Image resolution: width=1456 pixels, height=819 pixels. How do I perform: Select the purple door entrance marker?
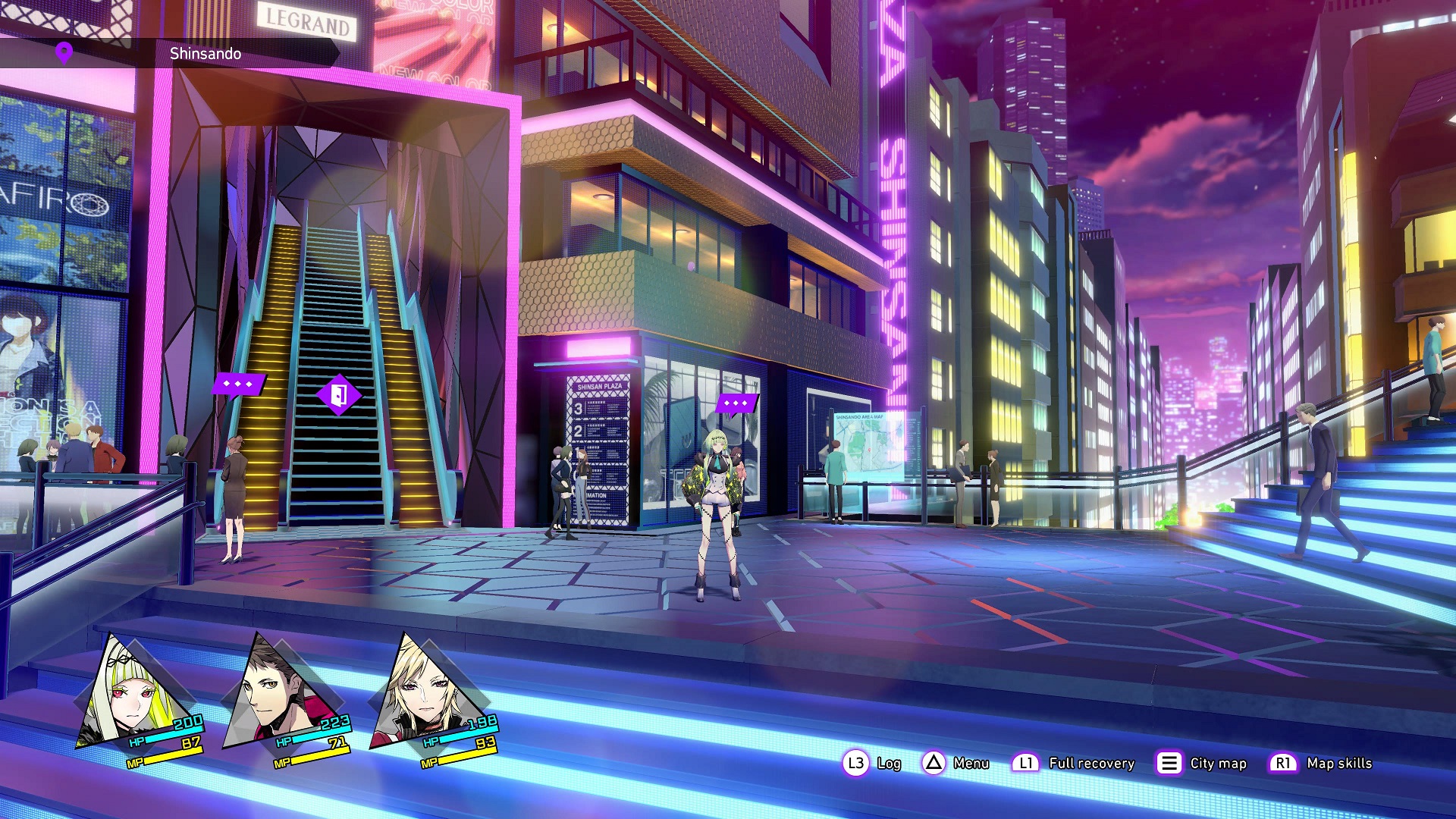pos(338,394)
